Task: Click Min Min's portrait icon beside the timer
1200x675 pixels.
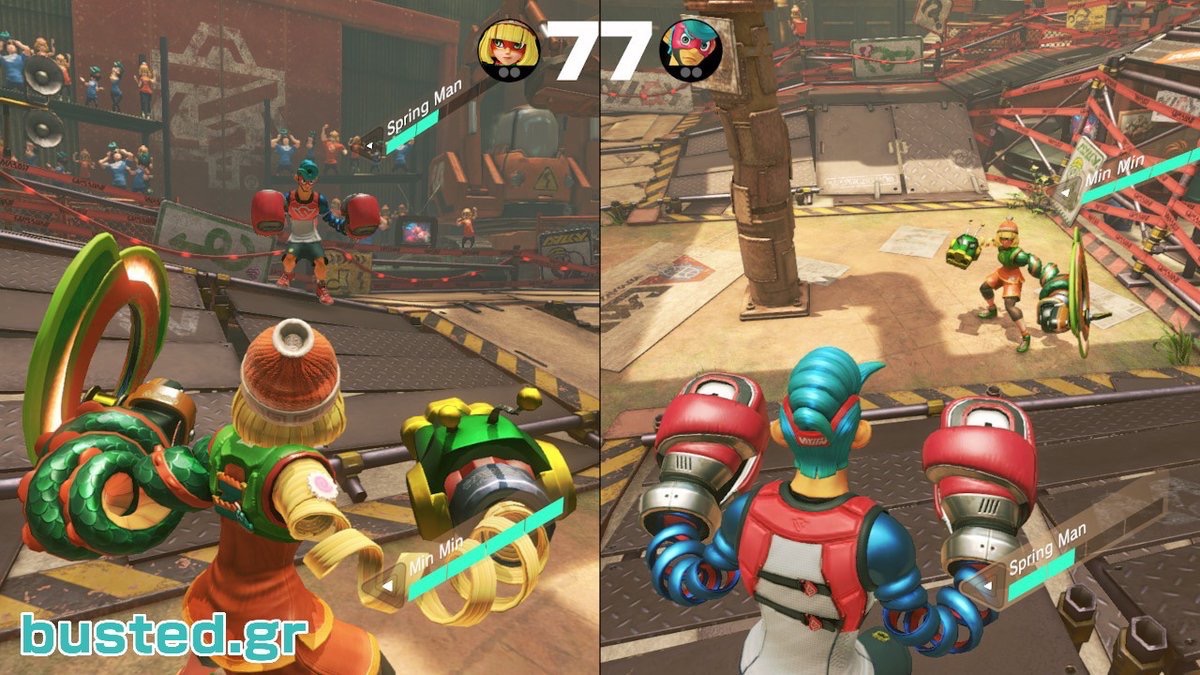Action: pyautogui.click(x=507, y=49)
